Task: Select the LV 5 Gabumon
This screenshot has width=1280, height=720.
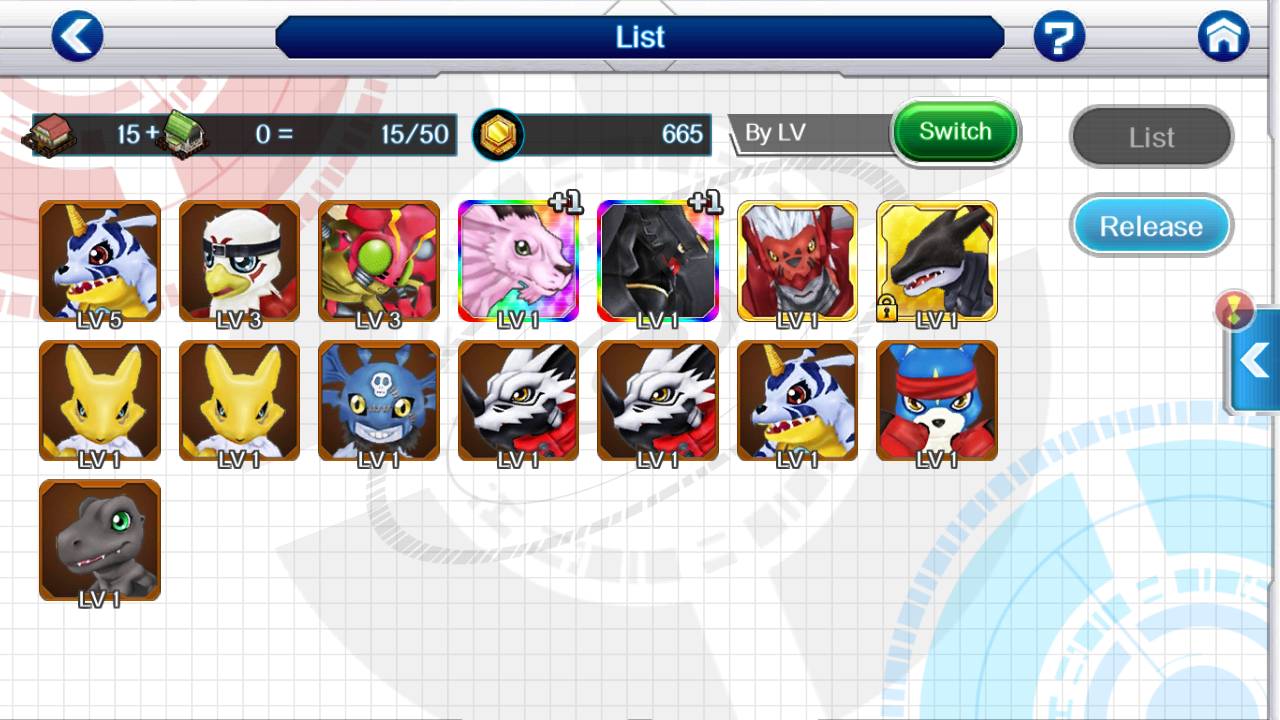Action: (99, 261)
